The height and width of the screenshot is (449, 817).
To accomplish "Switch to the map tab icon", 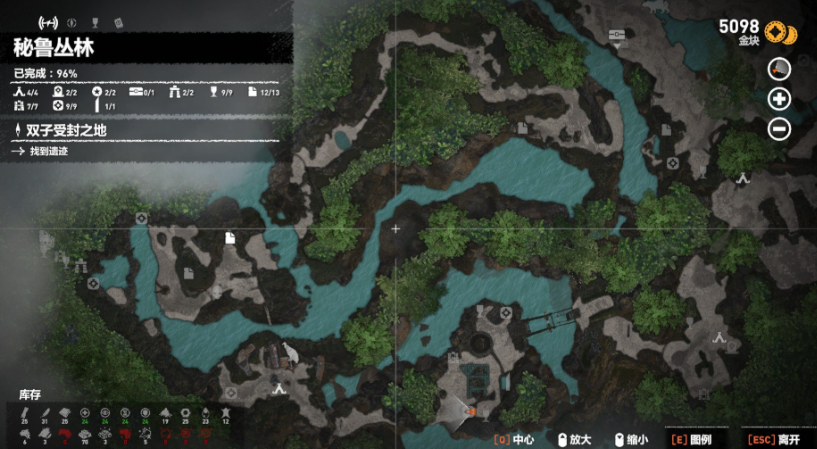I will point(47,22).
